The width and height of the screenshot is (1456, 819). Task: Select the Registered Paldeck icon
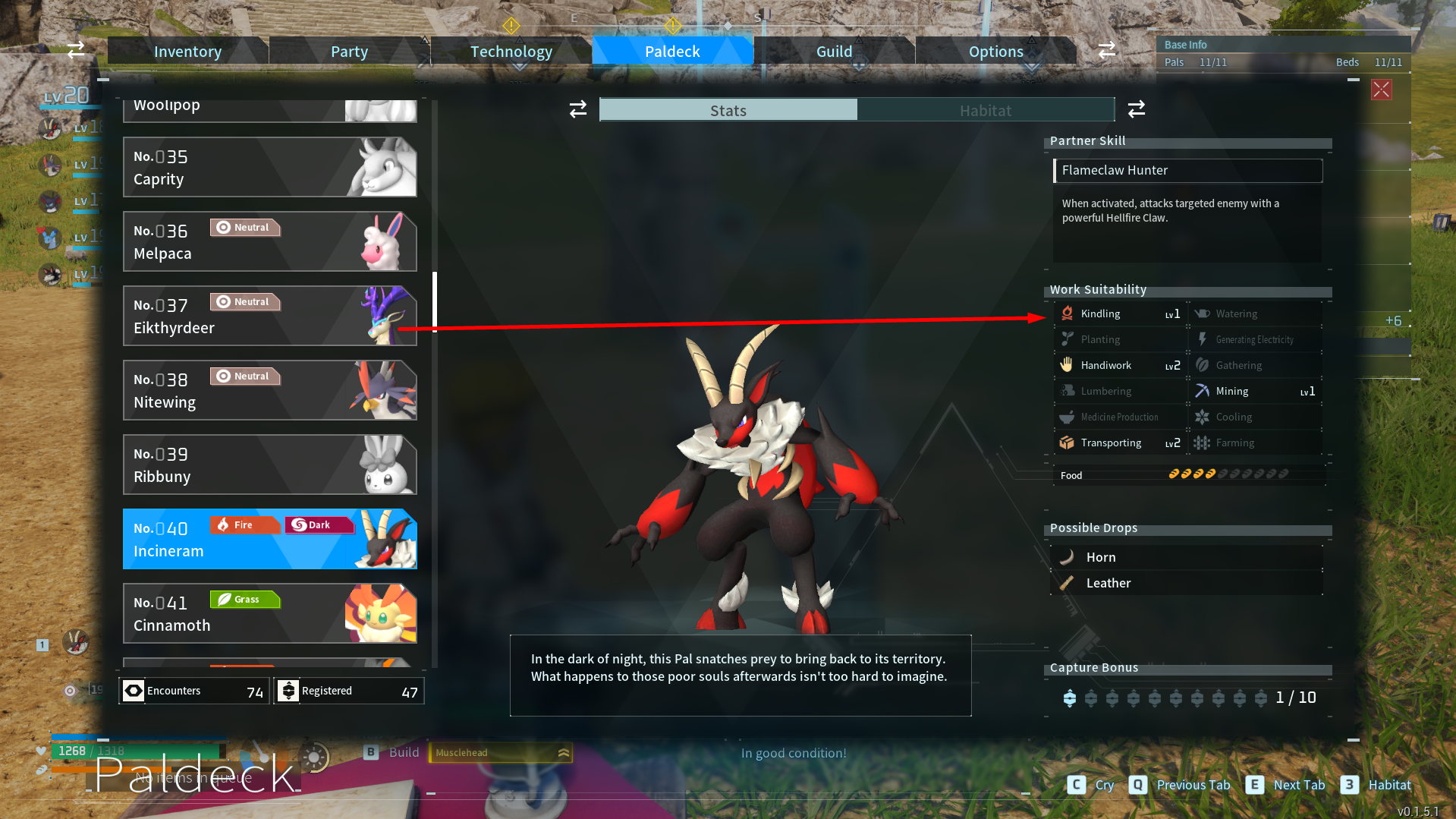click(x=289, y=691)
